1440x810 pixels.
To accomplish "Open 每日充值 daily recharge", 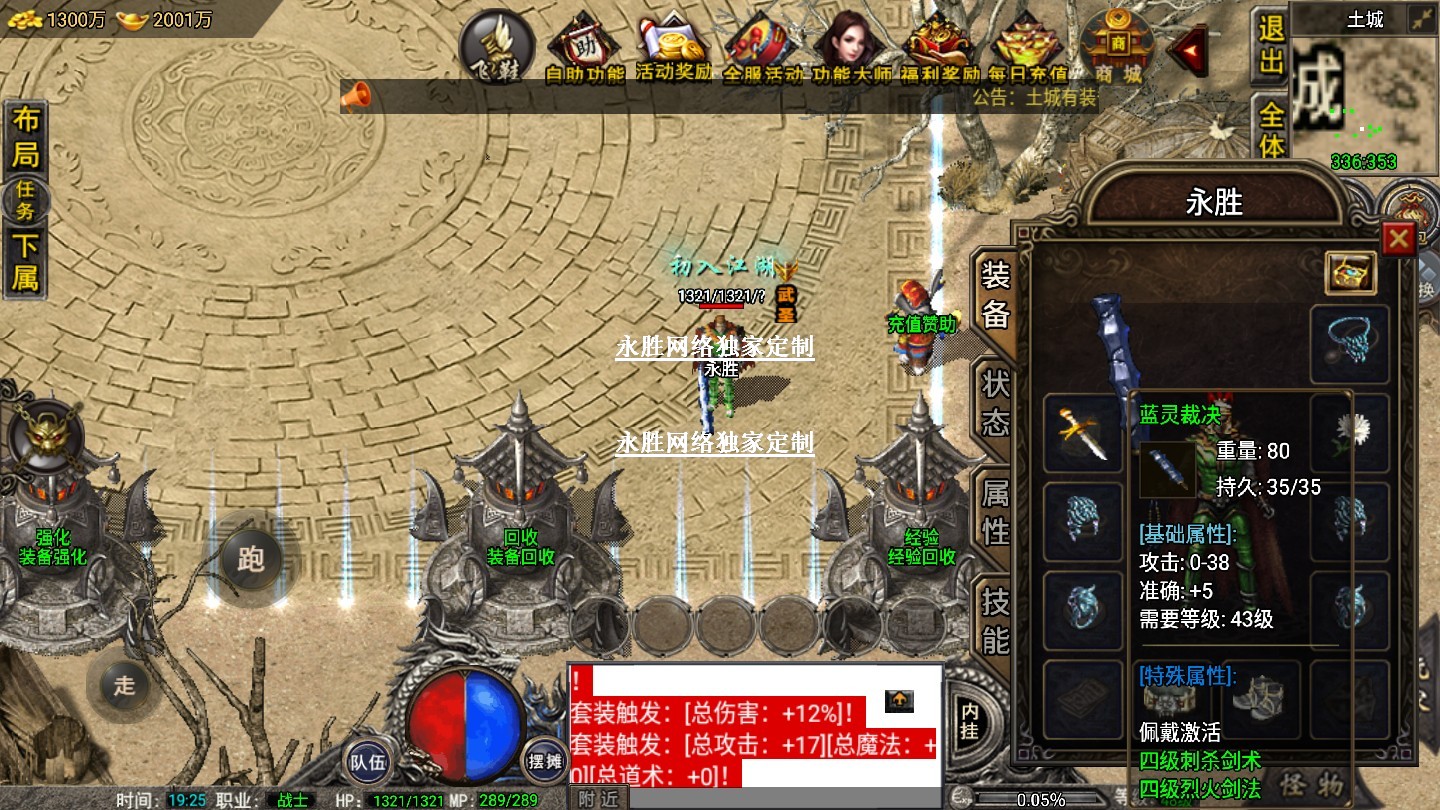I will 1029,47.
